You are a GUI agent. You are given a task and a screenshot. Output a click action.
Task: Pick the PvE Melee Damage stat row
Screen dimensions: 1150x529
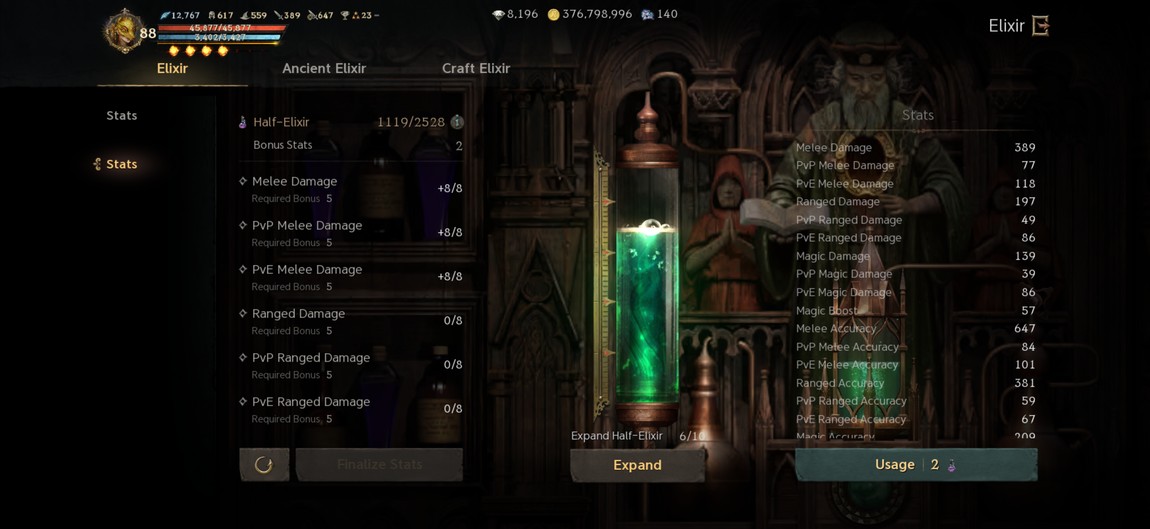point(350,276)
